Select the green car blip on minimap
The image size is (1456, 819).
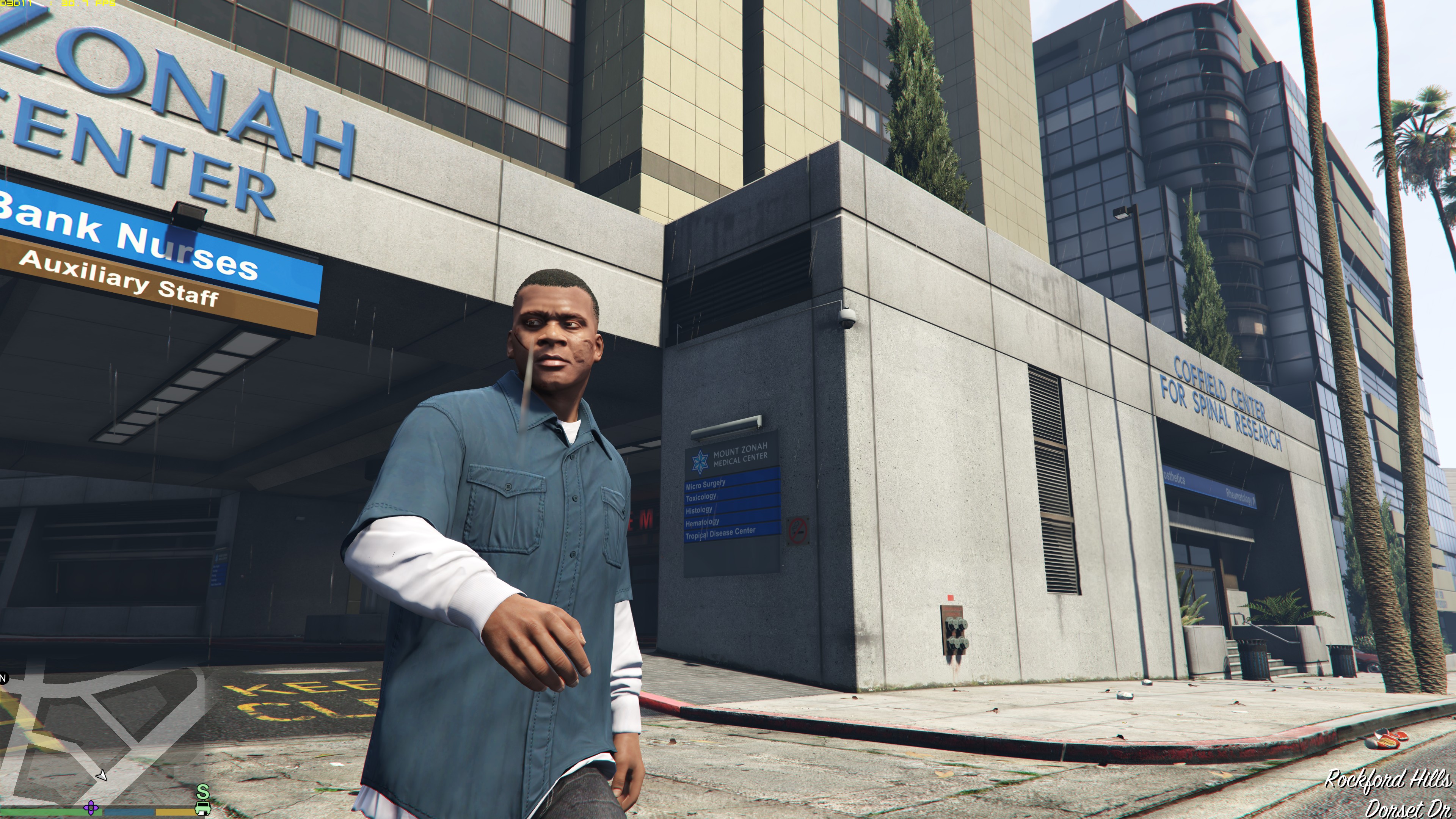click(x=202, y=809)
